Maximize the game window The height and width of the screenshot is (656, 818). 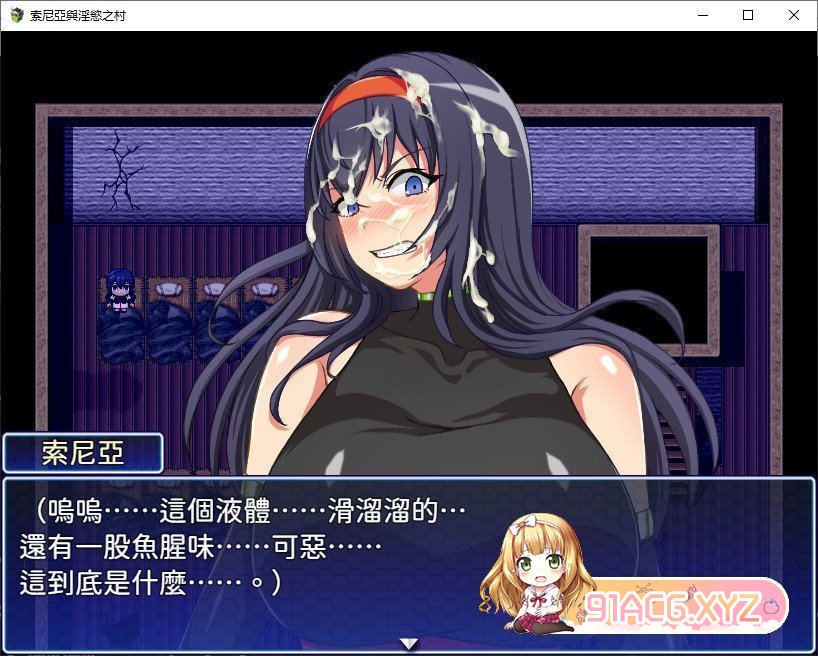click(748, 15)
